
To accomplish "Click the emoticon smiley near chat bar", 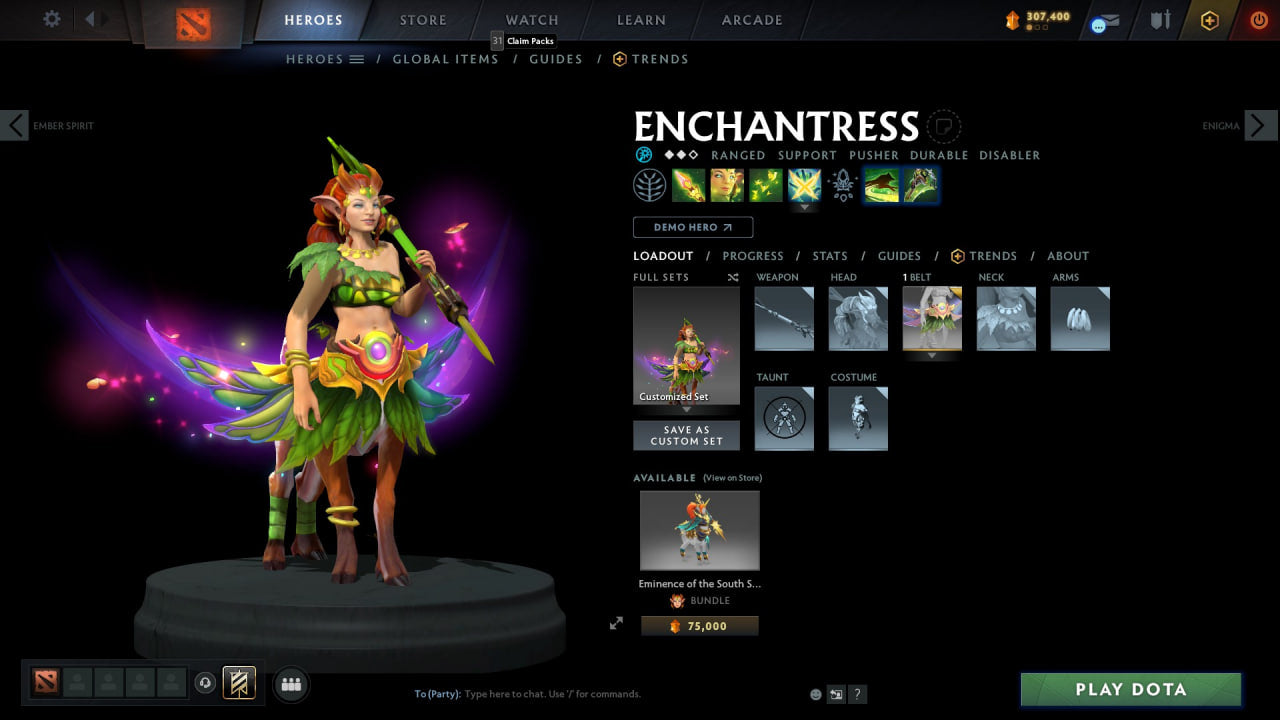I will (x=816, y=693).
